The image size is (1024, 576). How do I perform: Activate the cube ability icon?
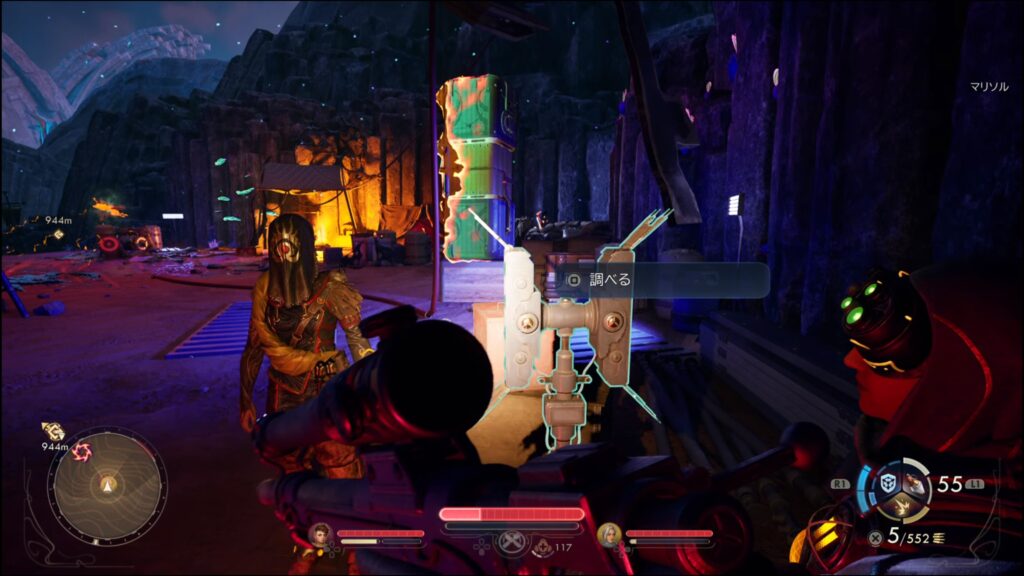pyautogui.click(x=887, y=483)
